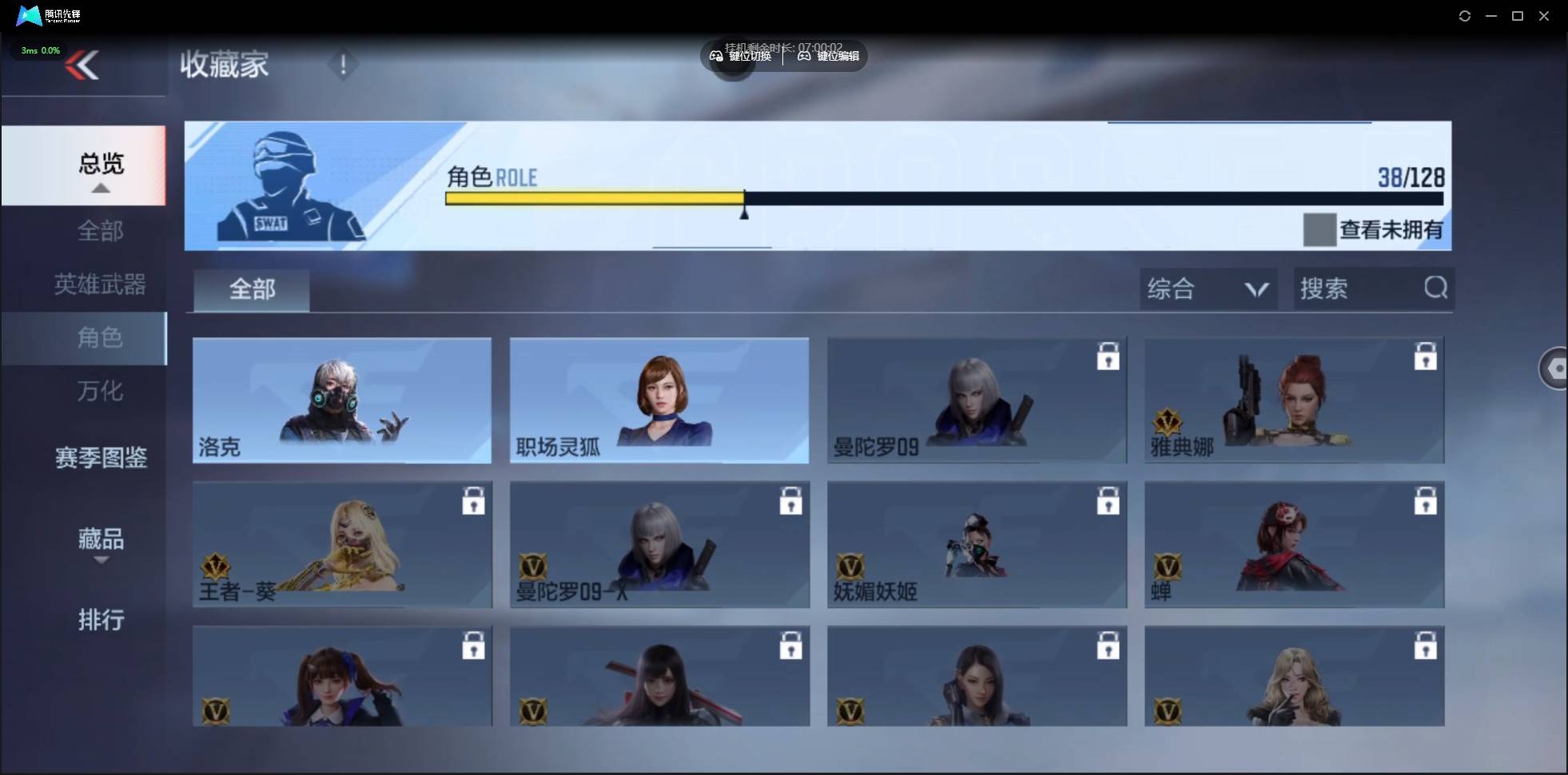
Task: Switch to the 万化 sidebar tab
Action: [100, 391]
